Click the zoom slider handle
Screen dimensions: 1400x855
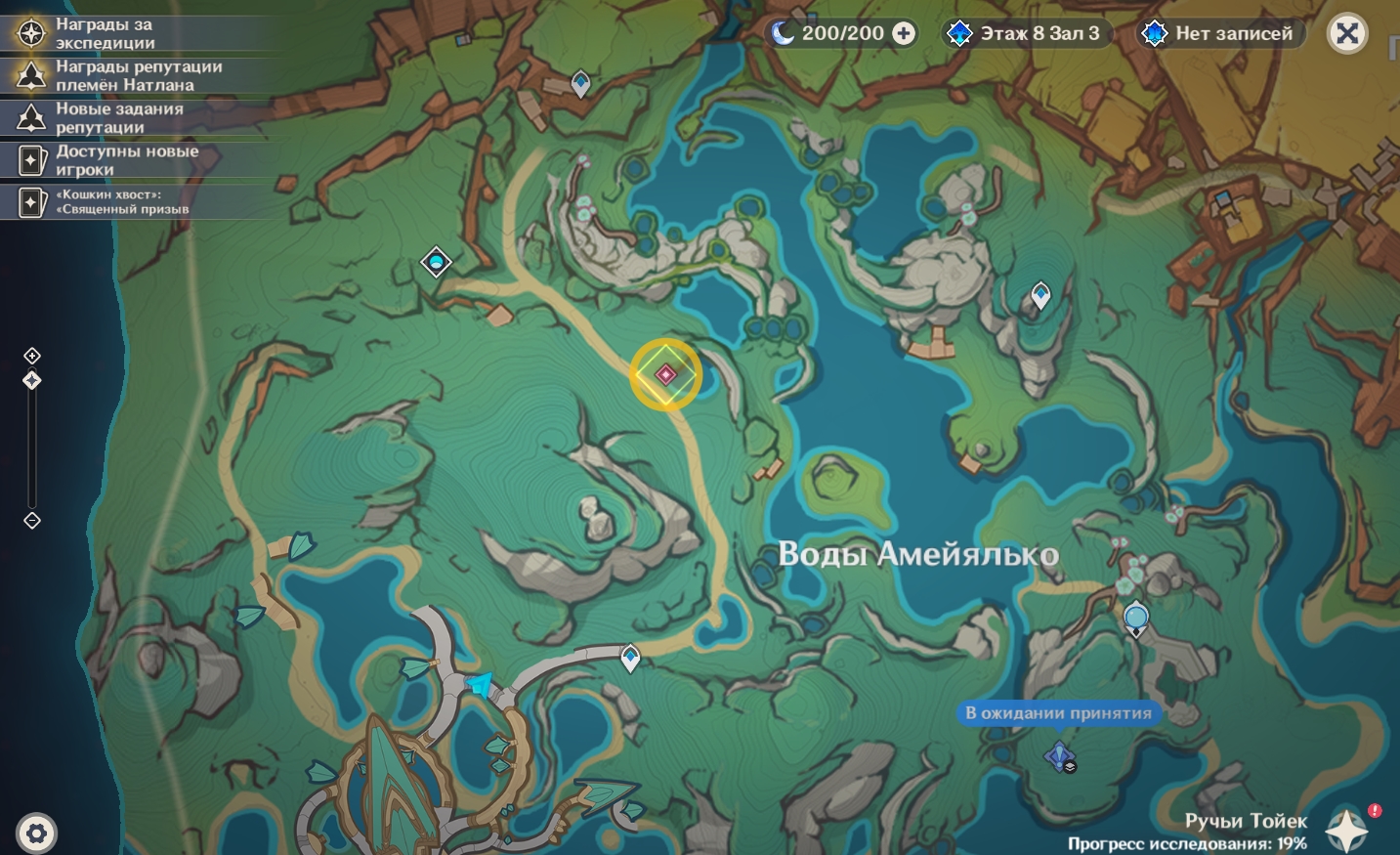32,380
